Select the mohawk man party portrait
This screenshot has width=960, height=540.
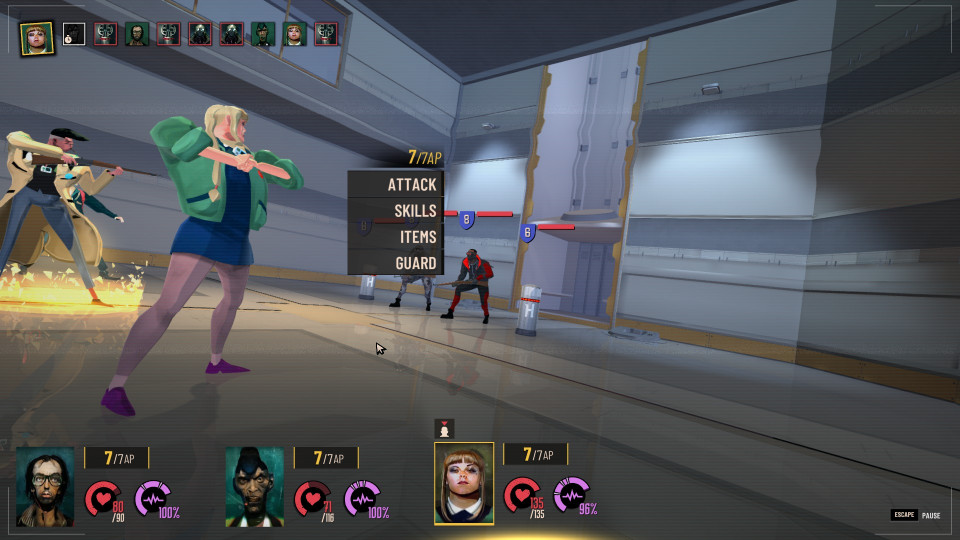point(254,486)
